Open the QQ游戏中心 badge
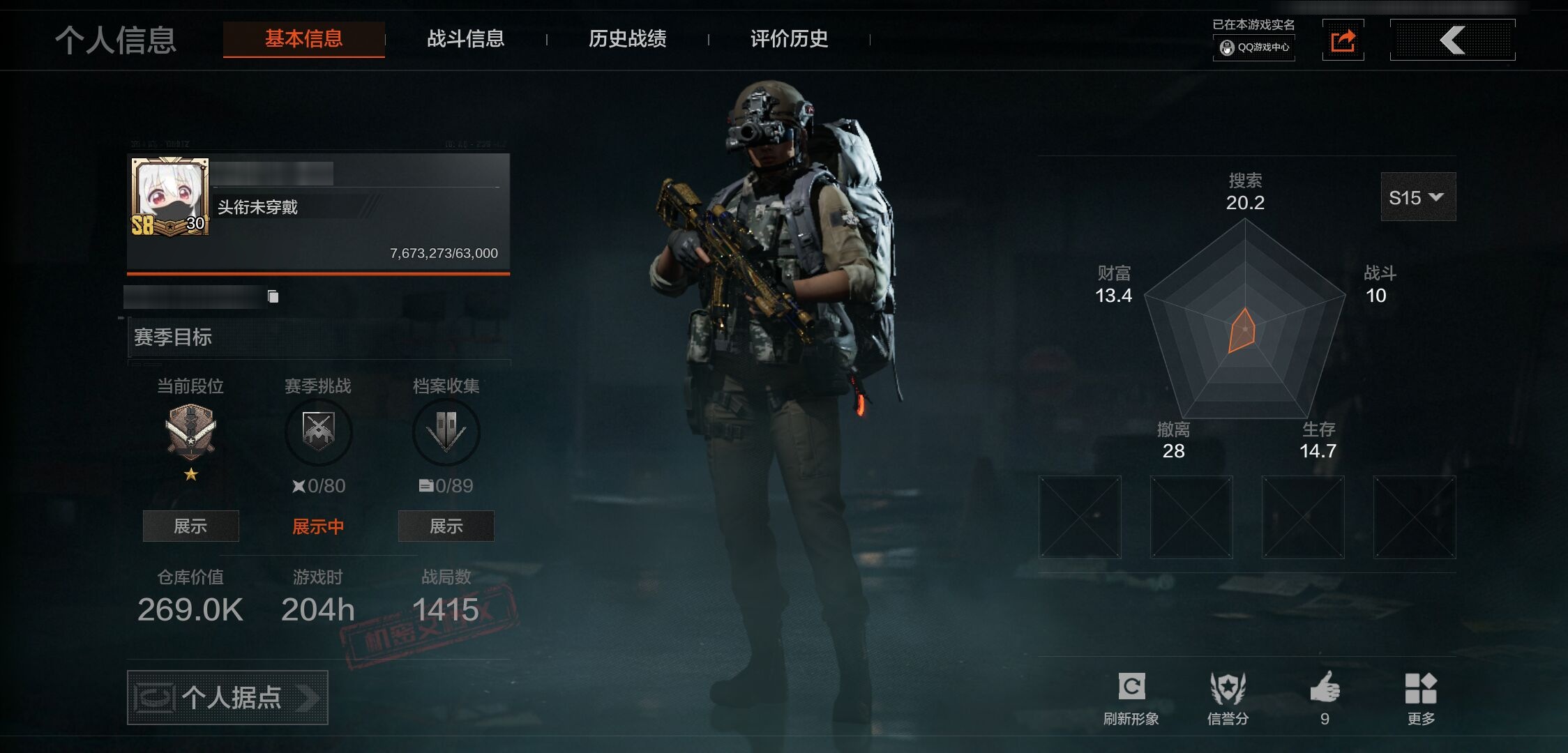 pos(1254,47)
